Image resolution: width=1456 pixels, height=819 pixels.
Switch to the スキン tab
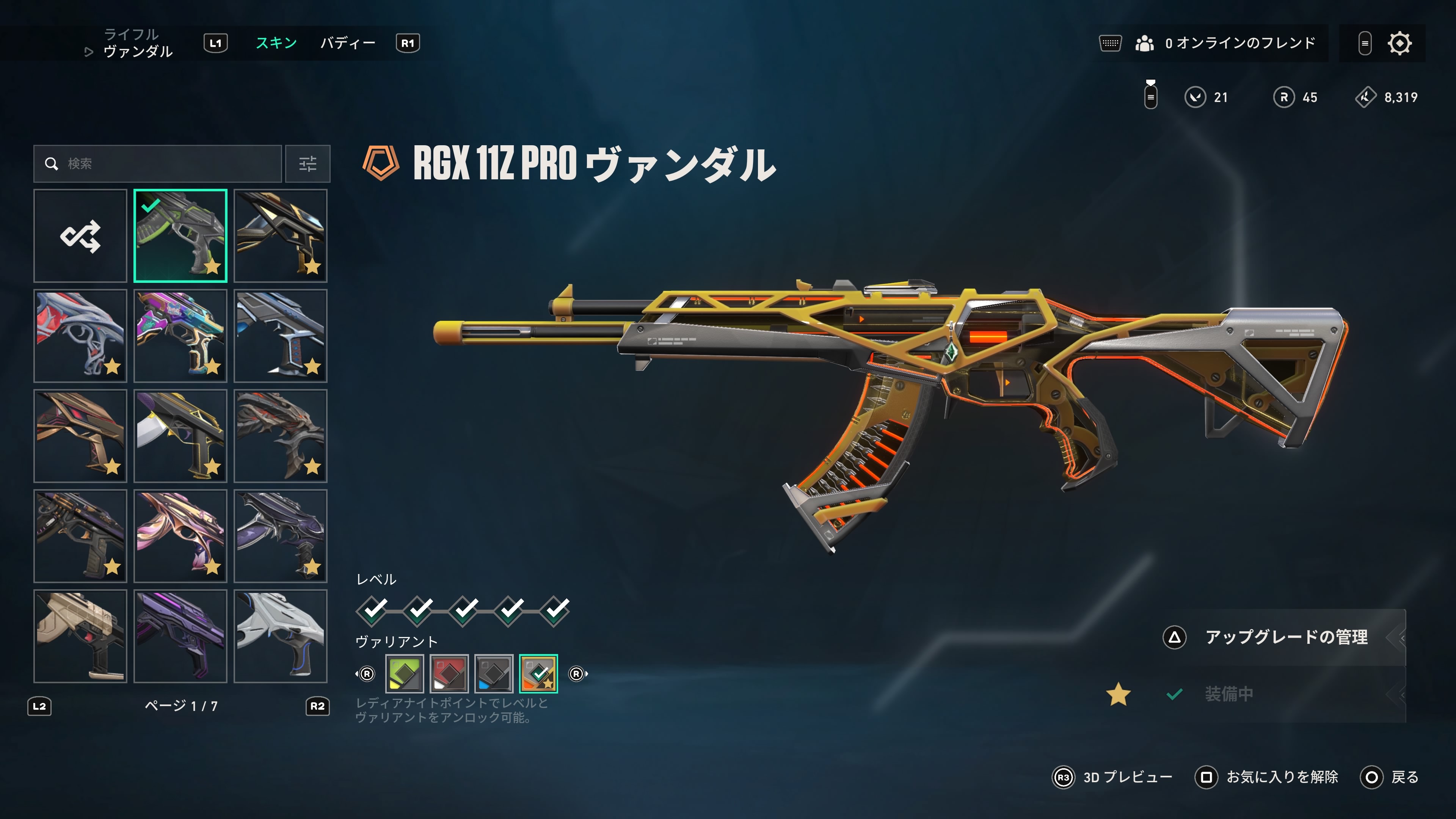276,43
